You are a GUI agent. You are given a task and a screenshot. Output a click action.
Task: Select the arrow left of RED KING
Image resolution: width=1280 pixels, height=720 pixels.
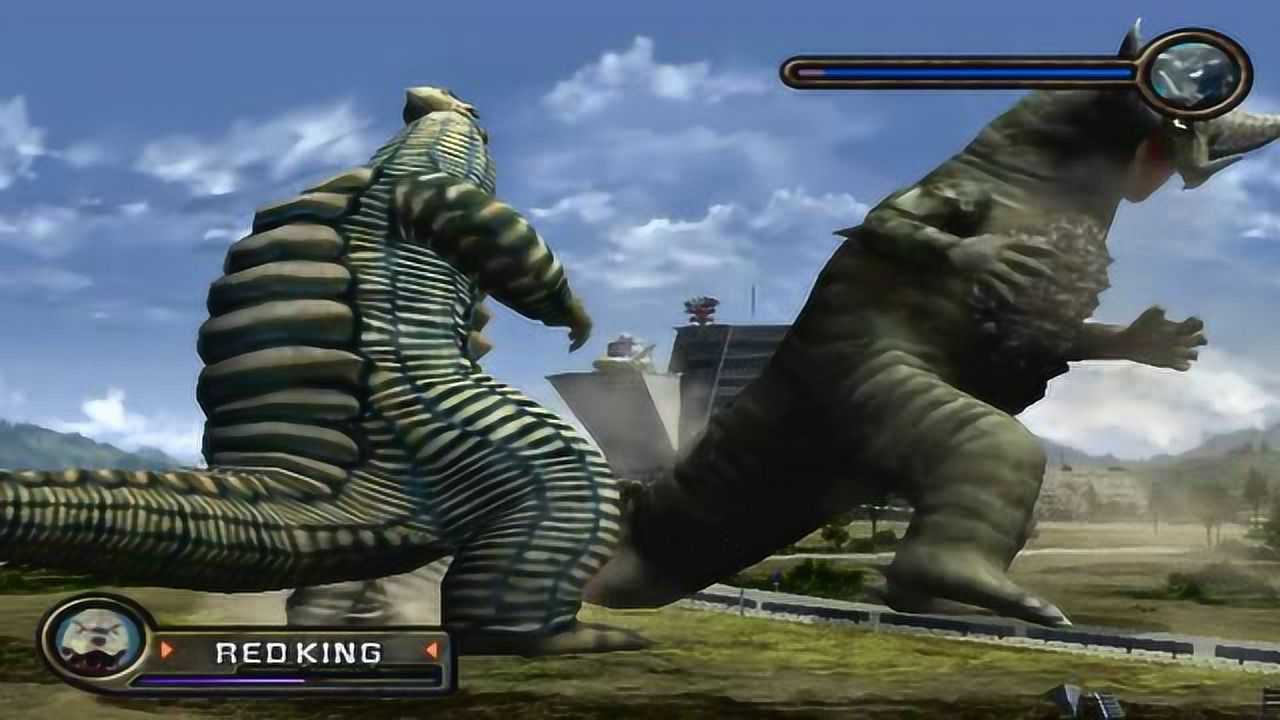167,650
